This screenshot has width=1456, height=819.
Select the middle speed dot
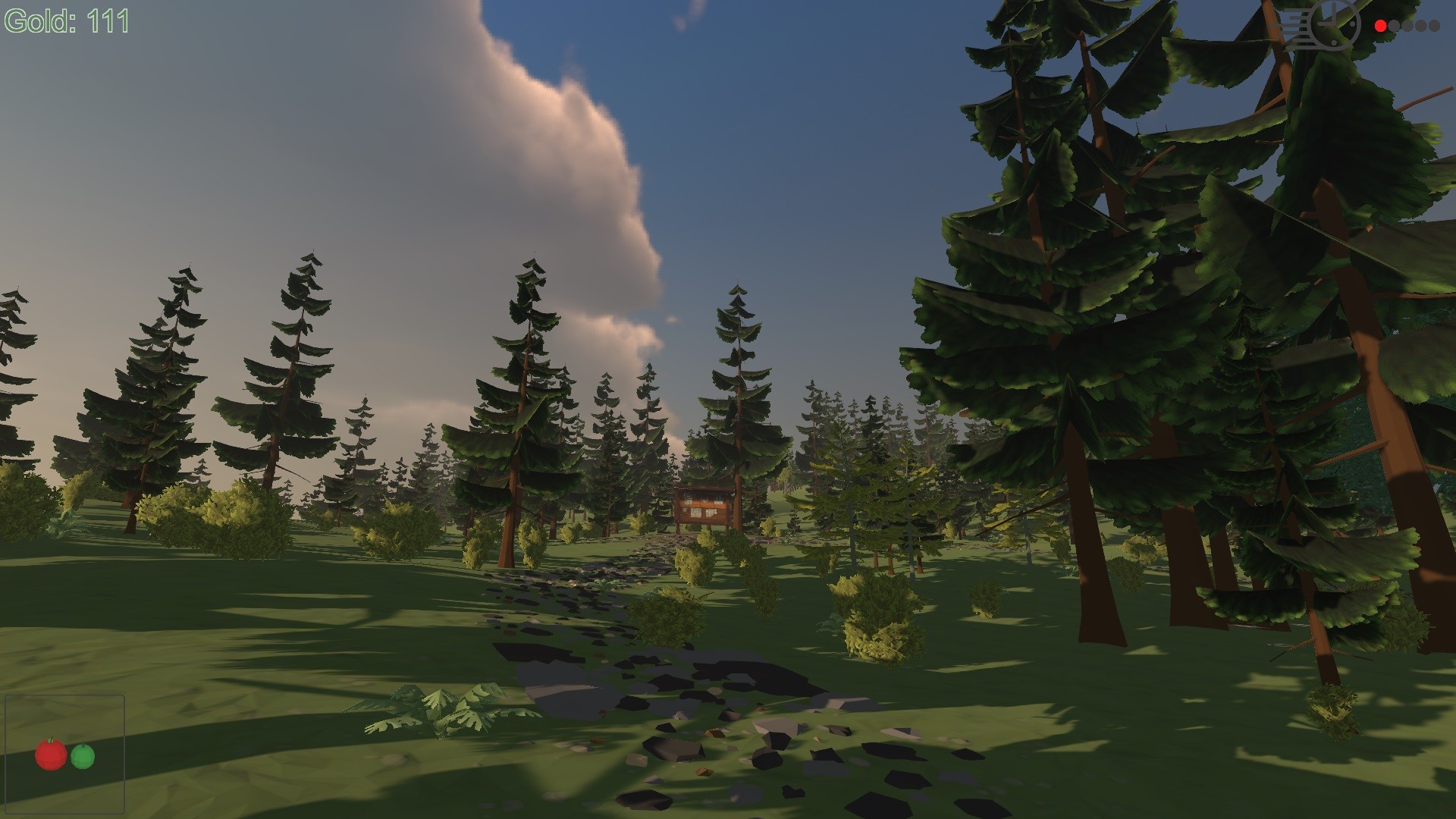(1407, 25)
